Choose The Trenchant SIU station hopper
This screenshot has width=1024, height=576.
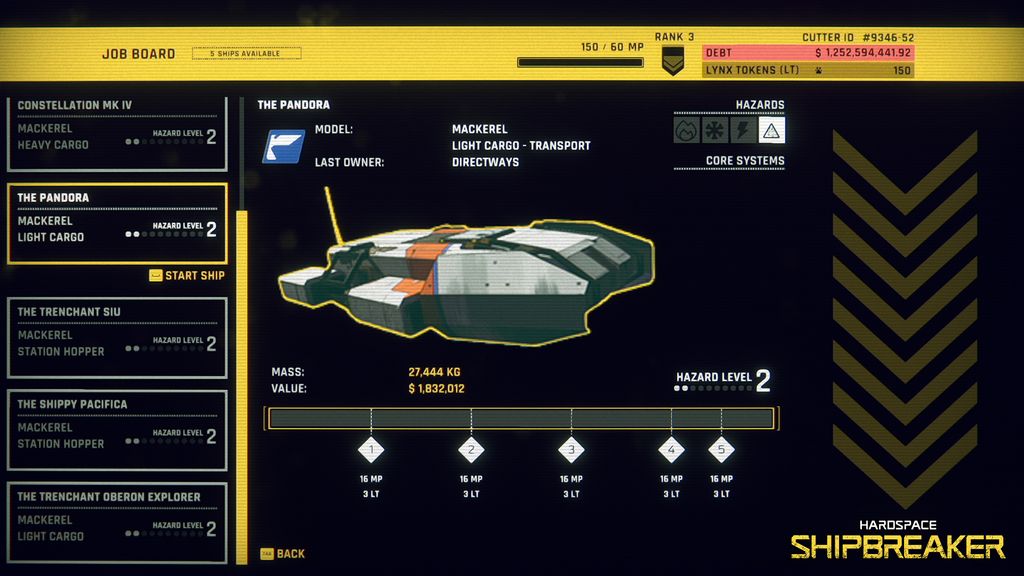[x=117, y=337]
